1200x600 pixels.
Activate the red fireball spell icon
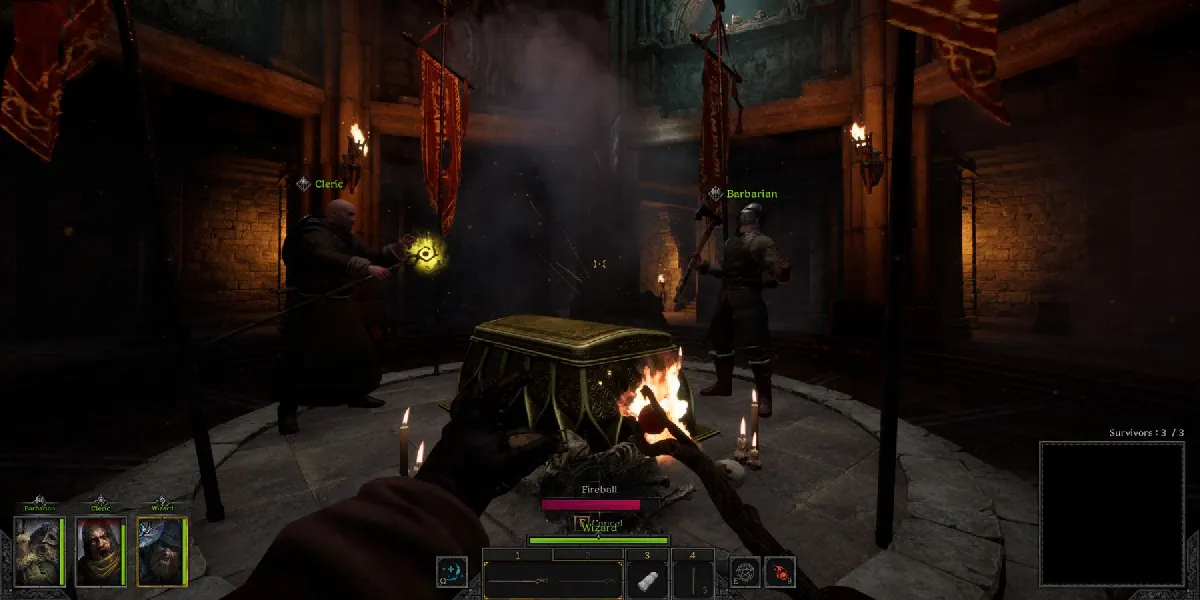[780, 573]
